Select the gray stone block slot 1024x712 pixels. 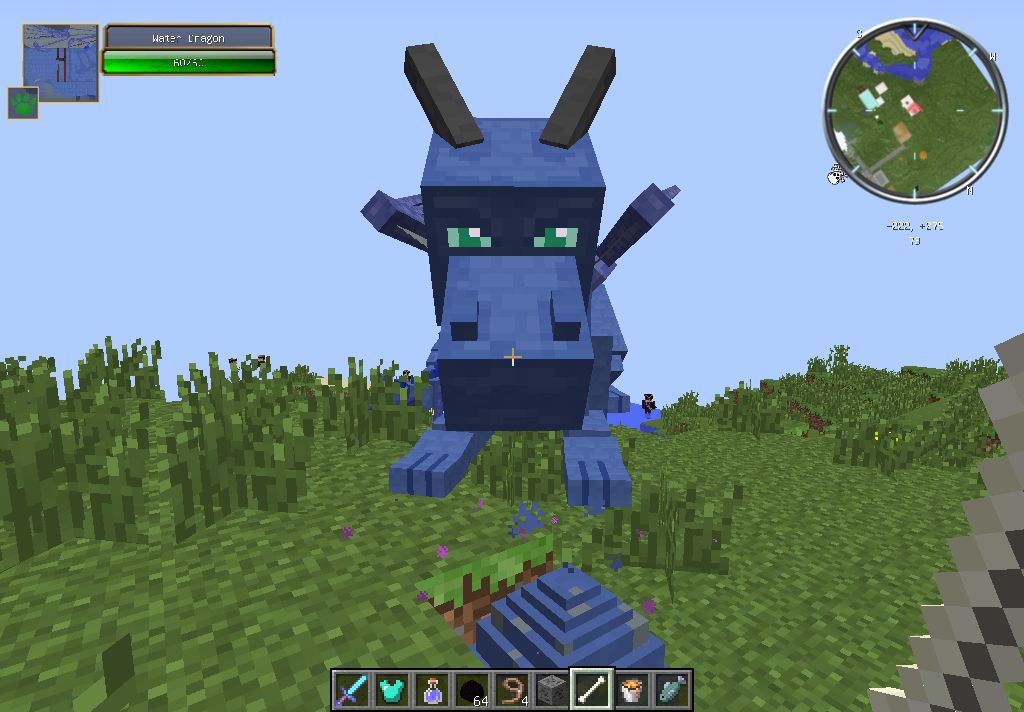551,690
